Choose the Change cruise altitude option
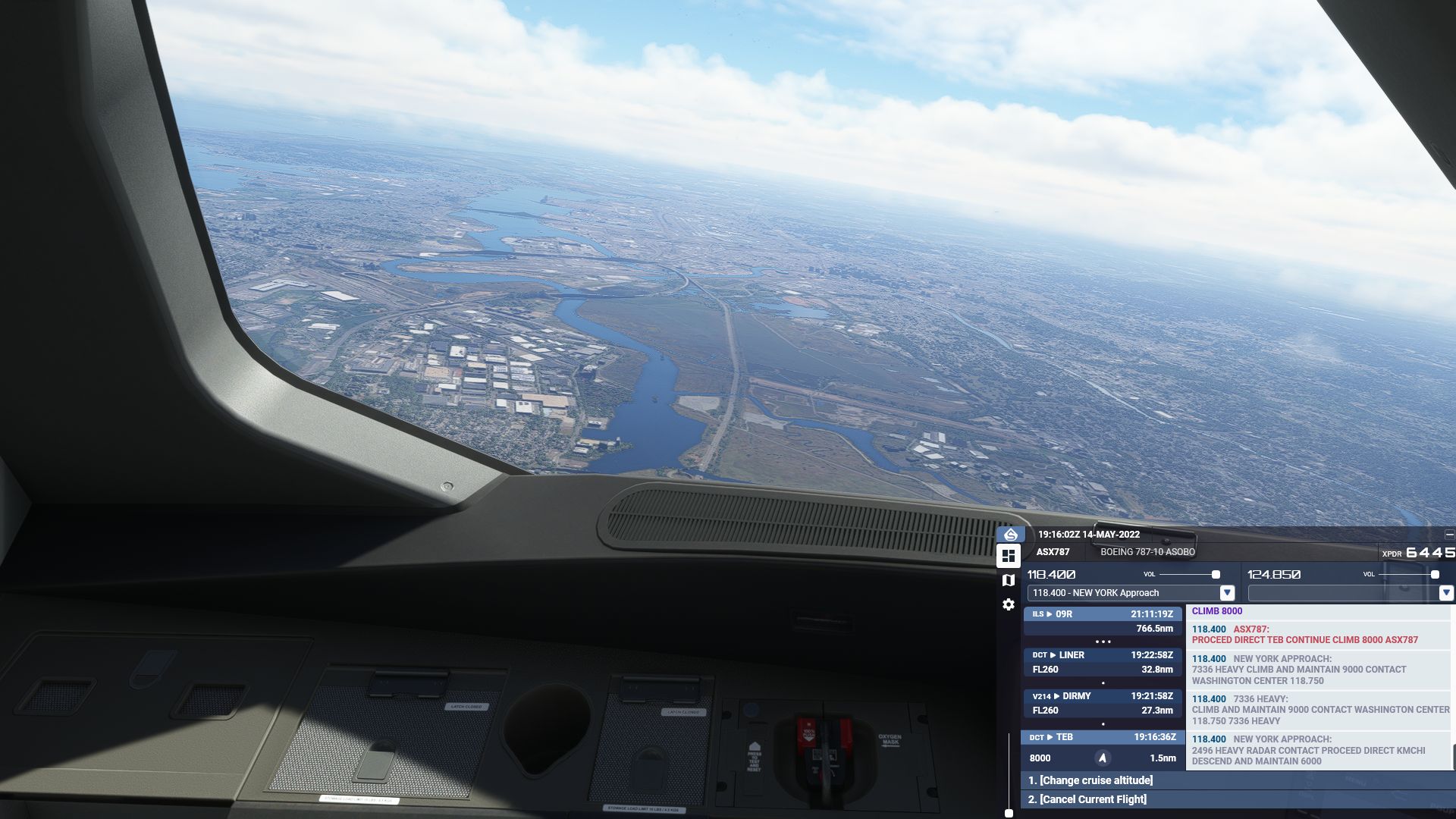 coord(1090,780)
